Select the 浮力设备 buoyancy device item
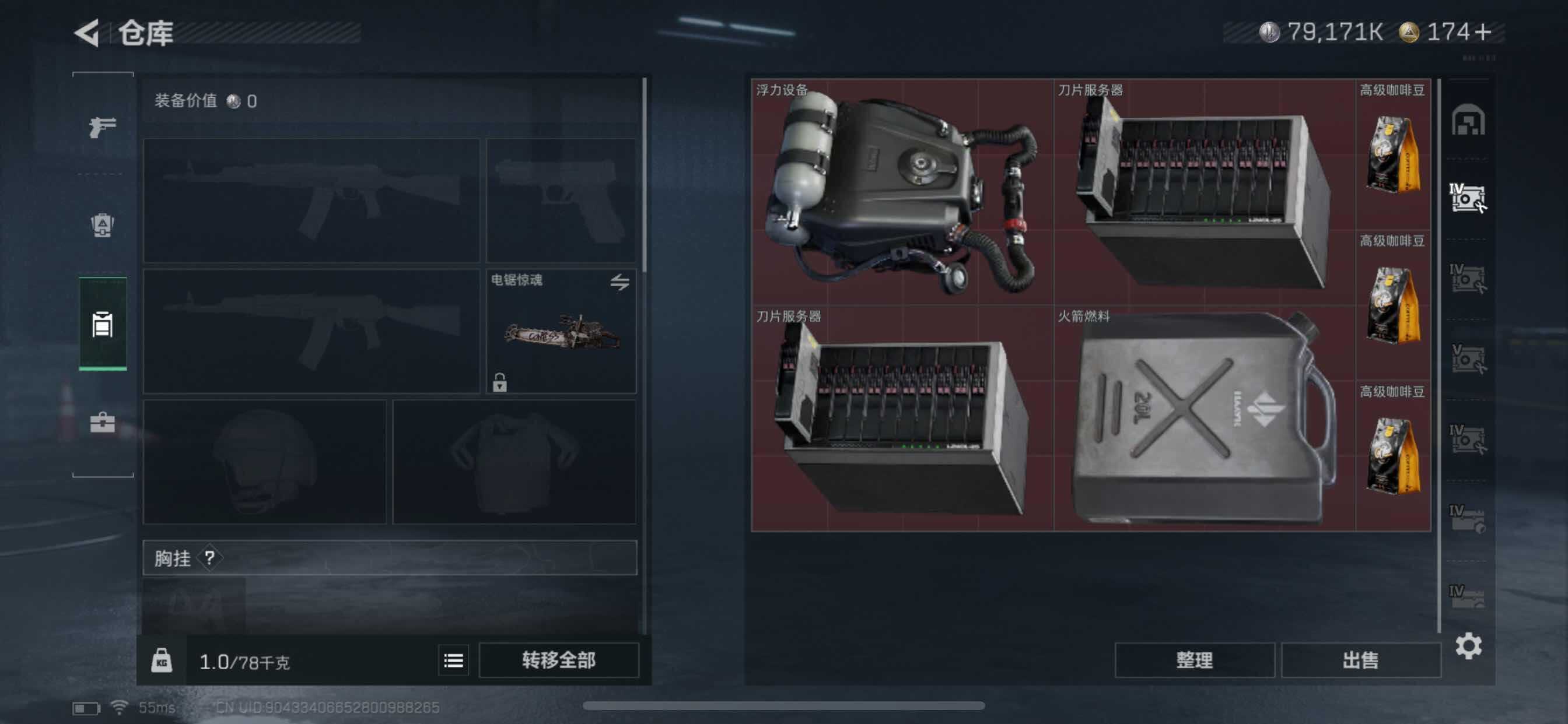 click(902, 192)
